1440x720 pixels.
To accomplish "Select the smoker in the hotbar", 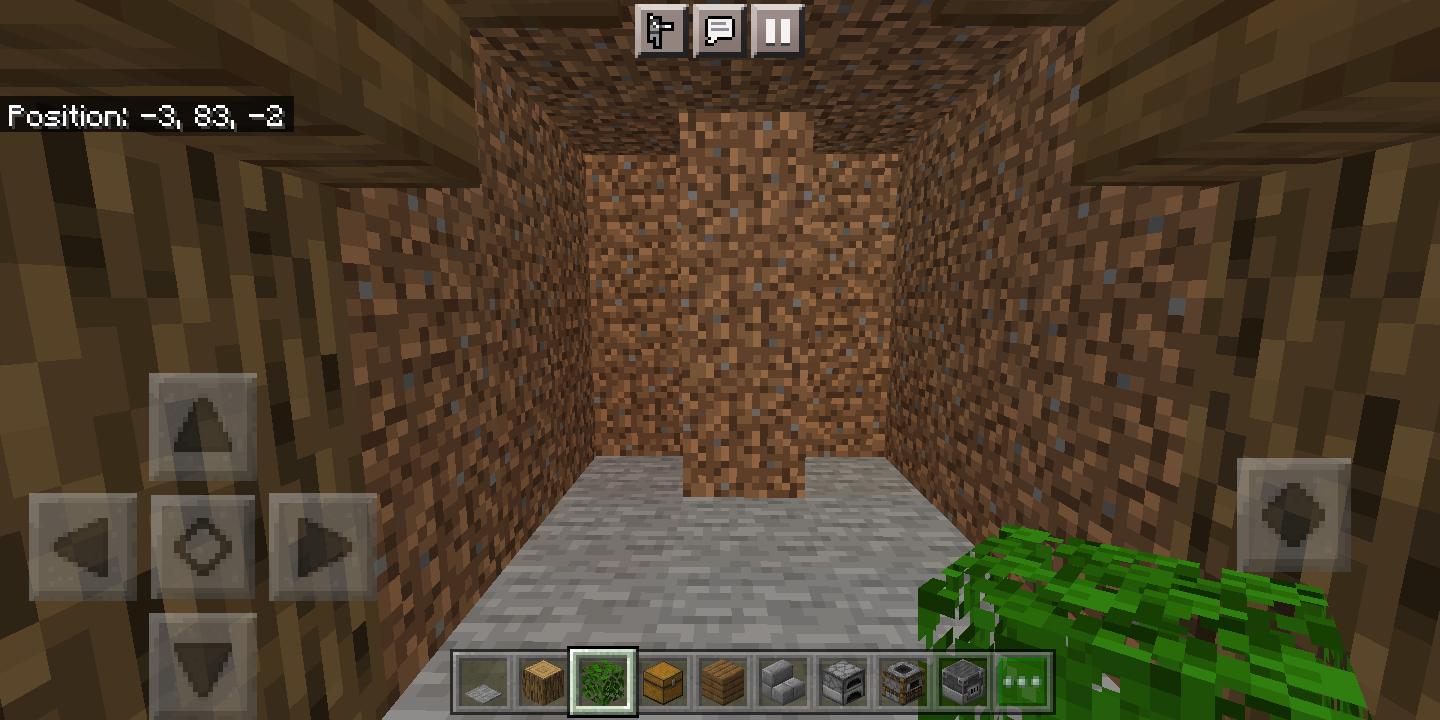I will [902, 680].
